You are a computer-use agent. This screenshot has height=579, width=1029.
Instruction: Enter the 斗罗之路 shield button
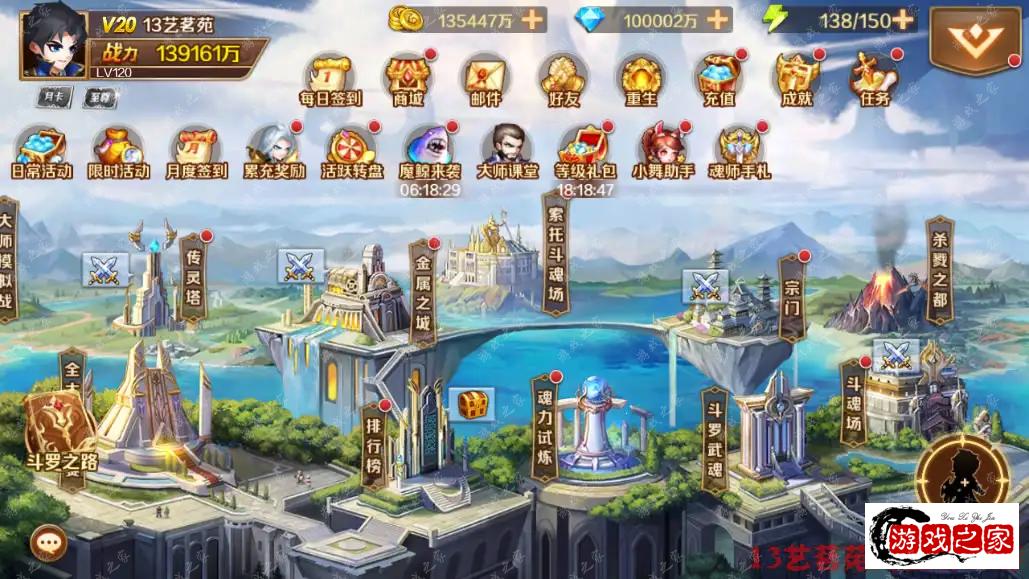59,430
